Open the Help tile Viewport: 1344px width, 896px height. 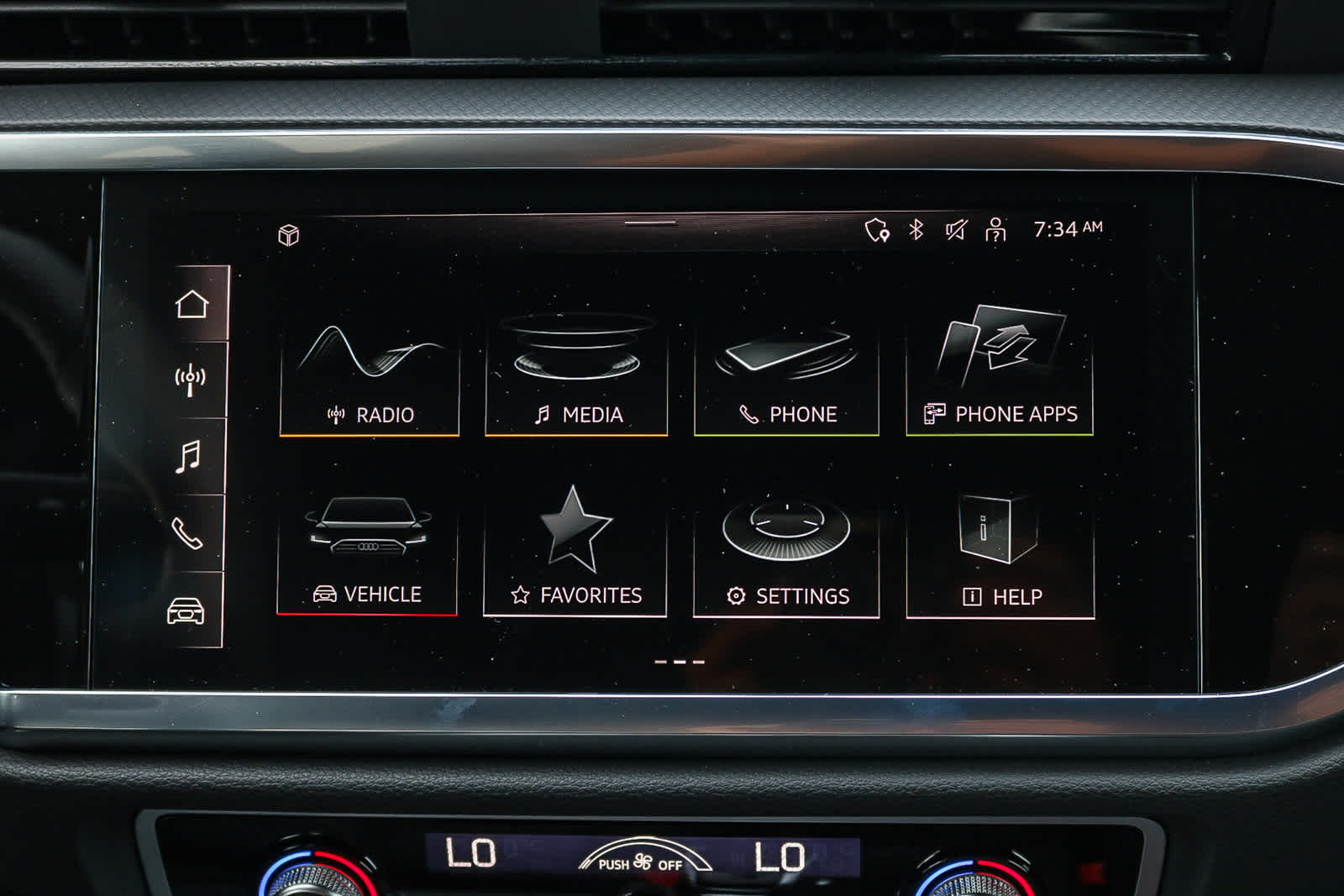(1000, 554)
